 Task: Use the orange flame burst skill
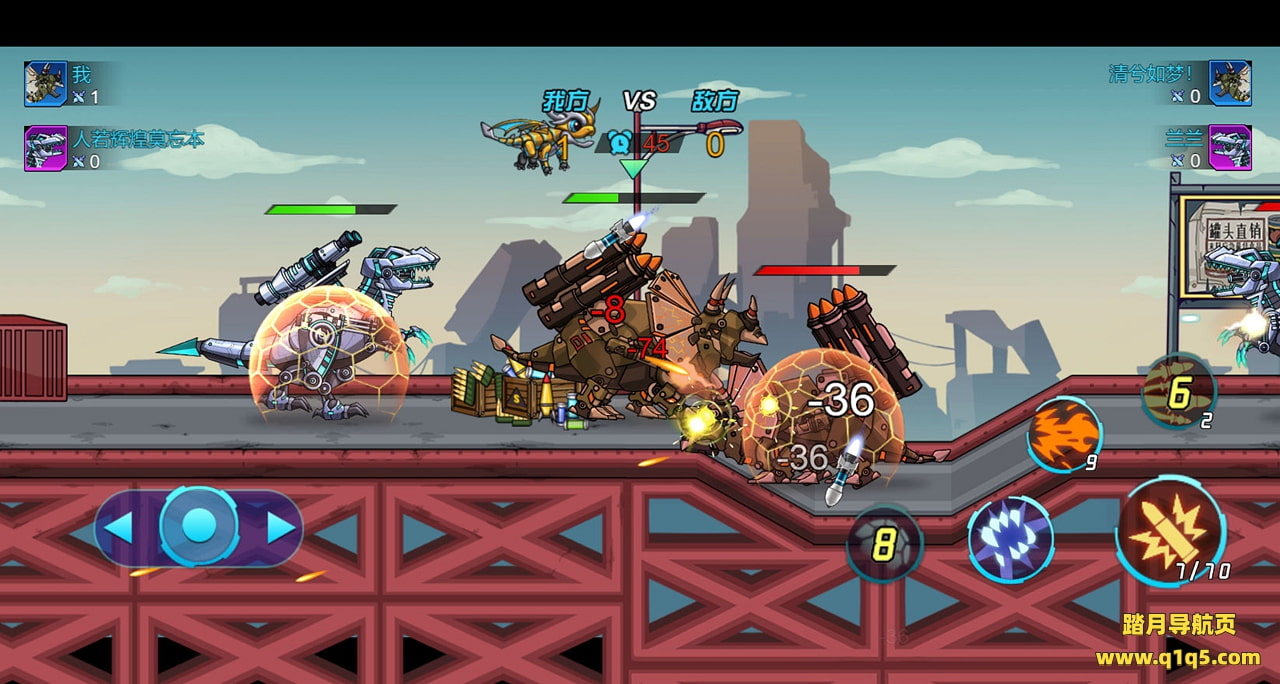[1064, 433]
